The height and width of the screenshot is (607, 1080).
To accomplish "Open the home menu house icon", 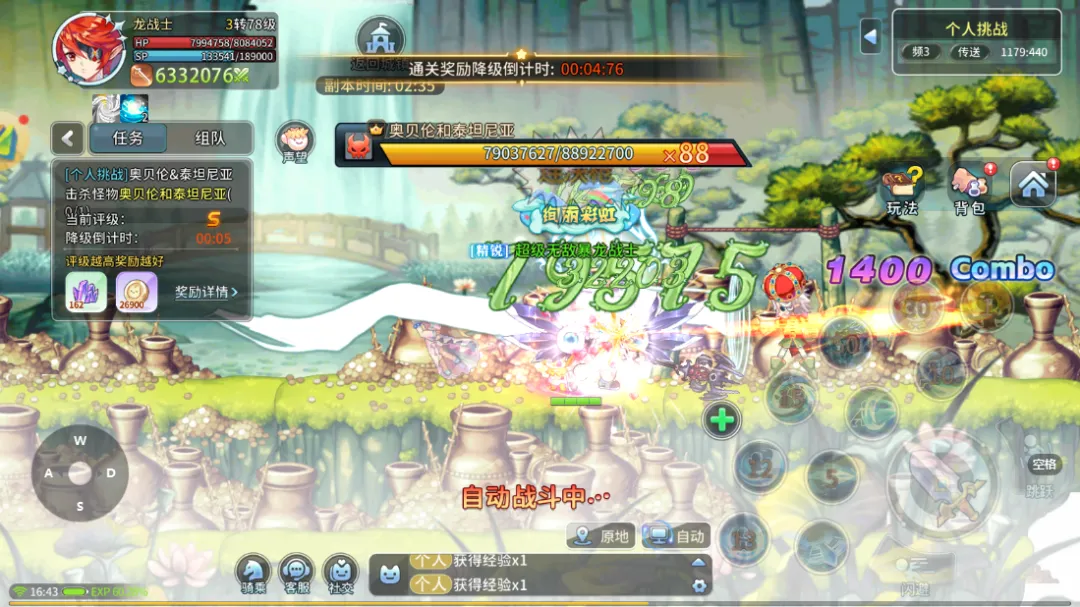I will pyautogui.click(x=1033, y=184).
